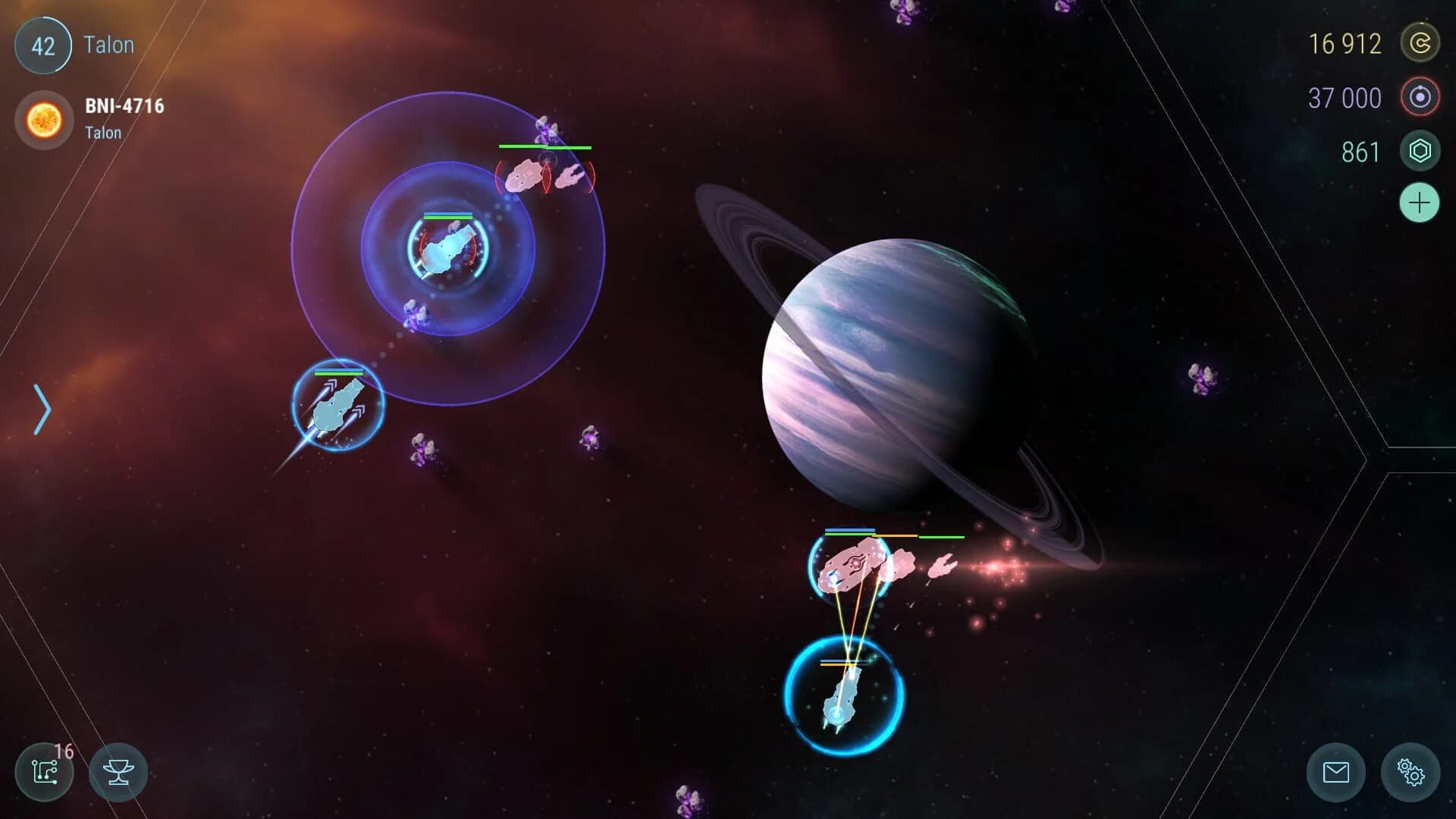
Task: Open the Credits currency panel
Action: [x=1420, y=43]
